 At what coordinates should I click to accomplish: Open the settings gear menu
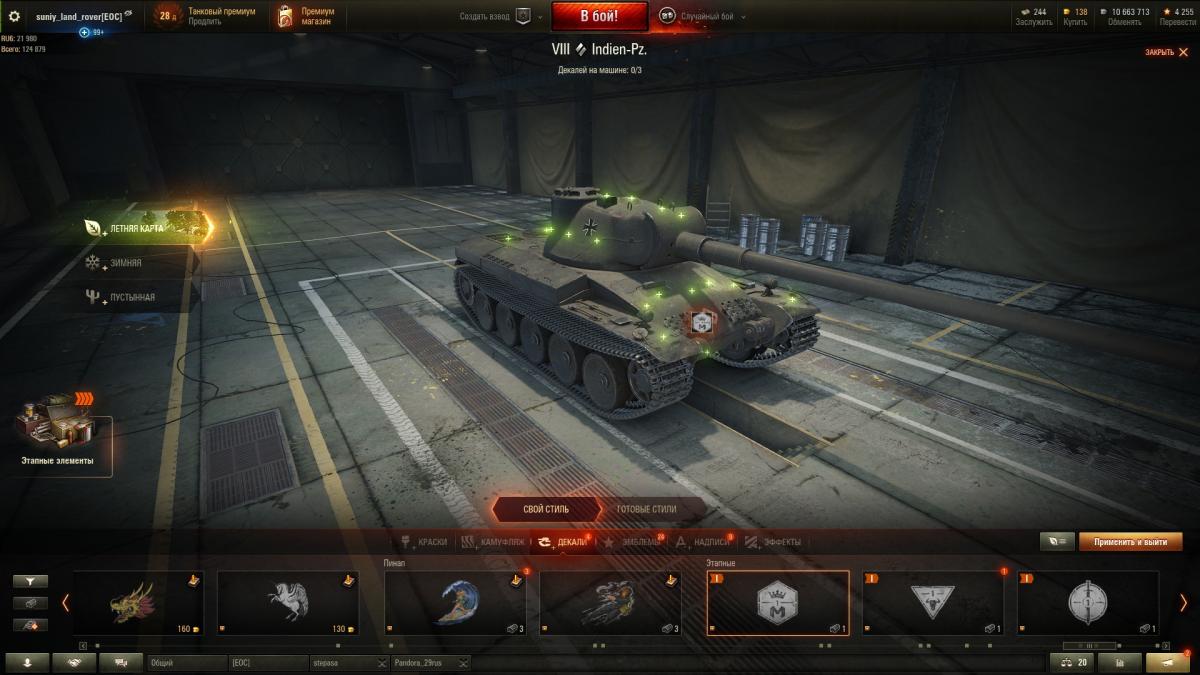pos(14,16)
